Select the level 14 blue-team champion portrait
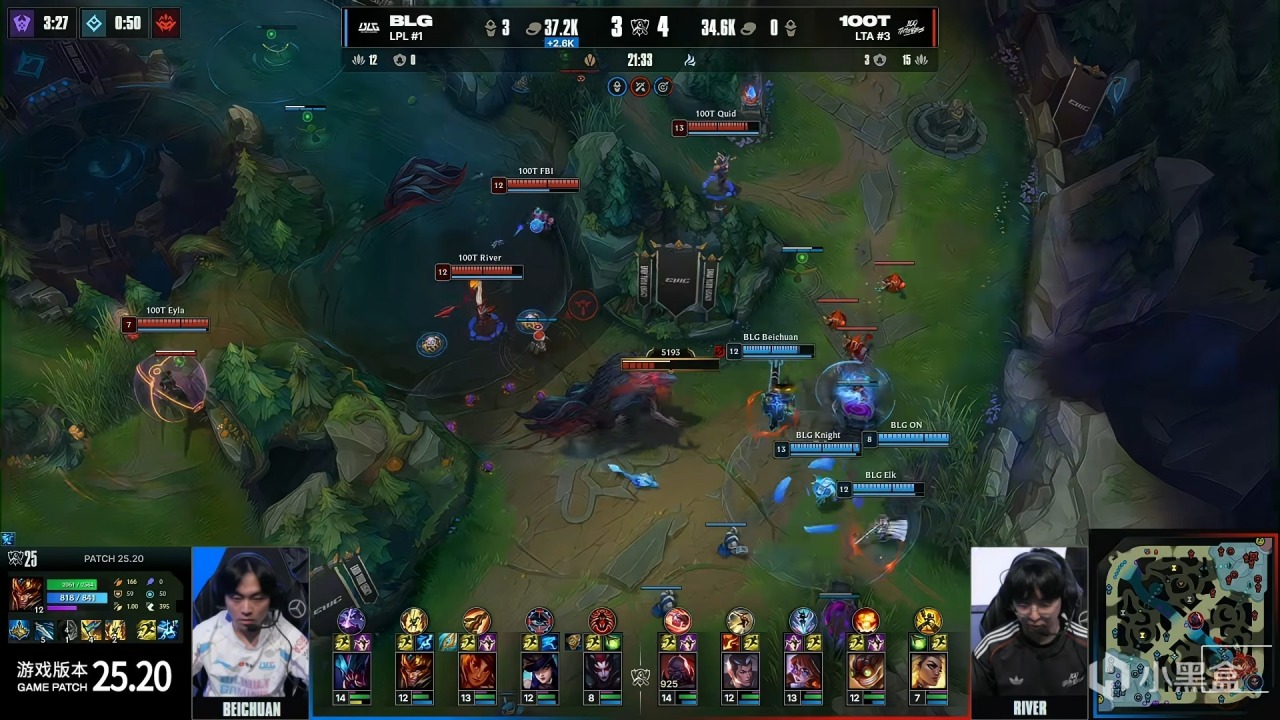 click(x=351, y=671)
